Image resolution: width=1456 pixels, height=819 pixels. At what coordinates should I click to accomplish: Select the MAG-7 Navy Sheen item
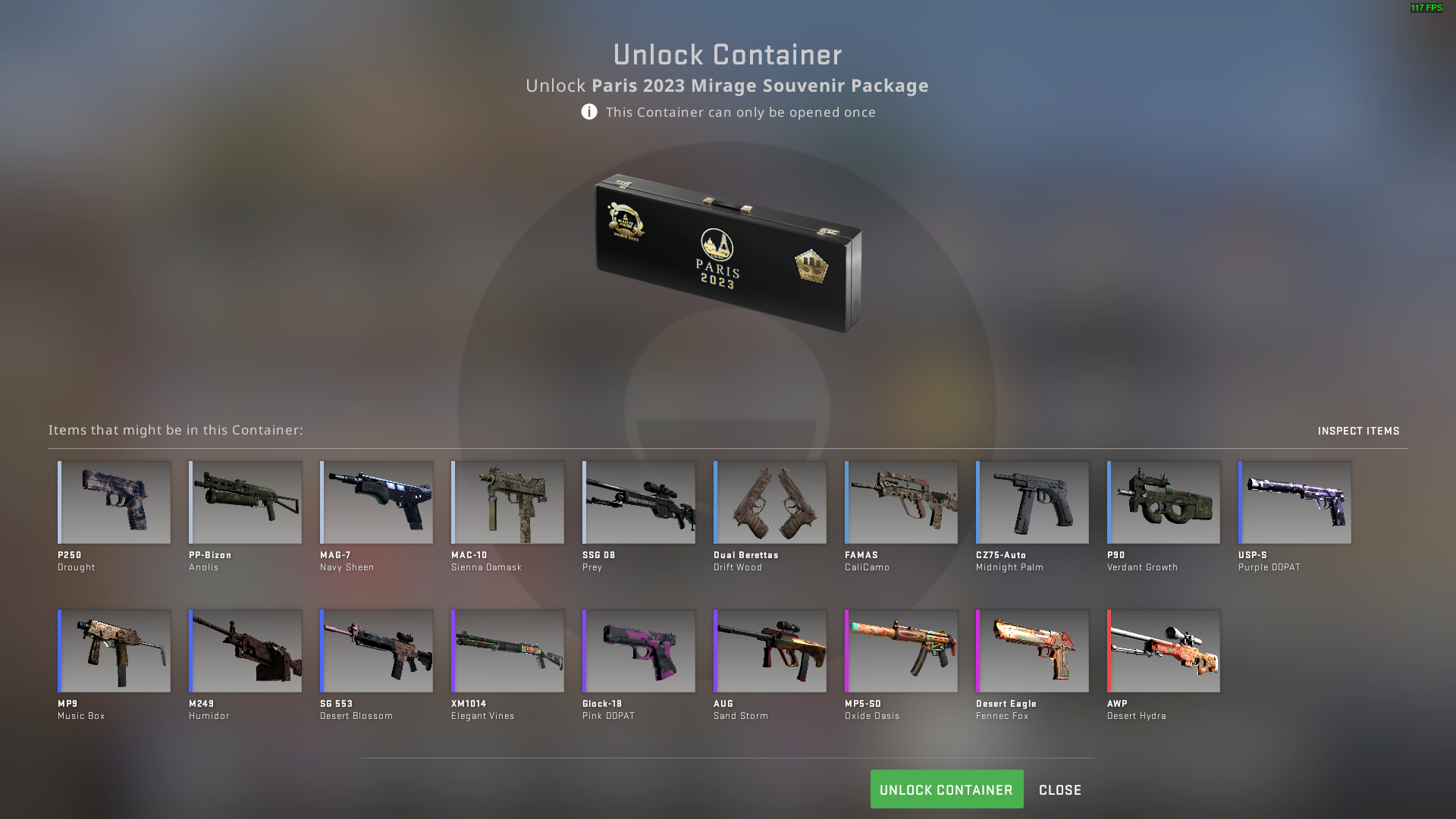click(x=375, y=502)
